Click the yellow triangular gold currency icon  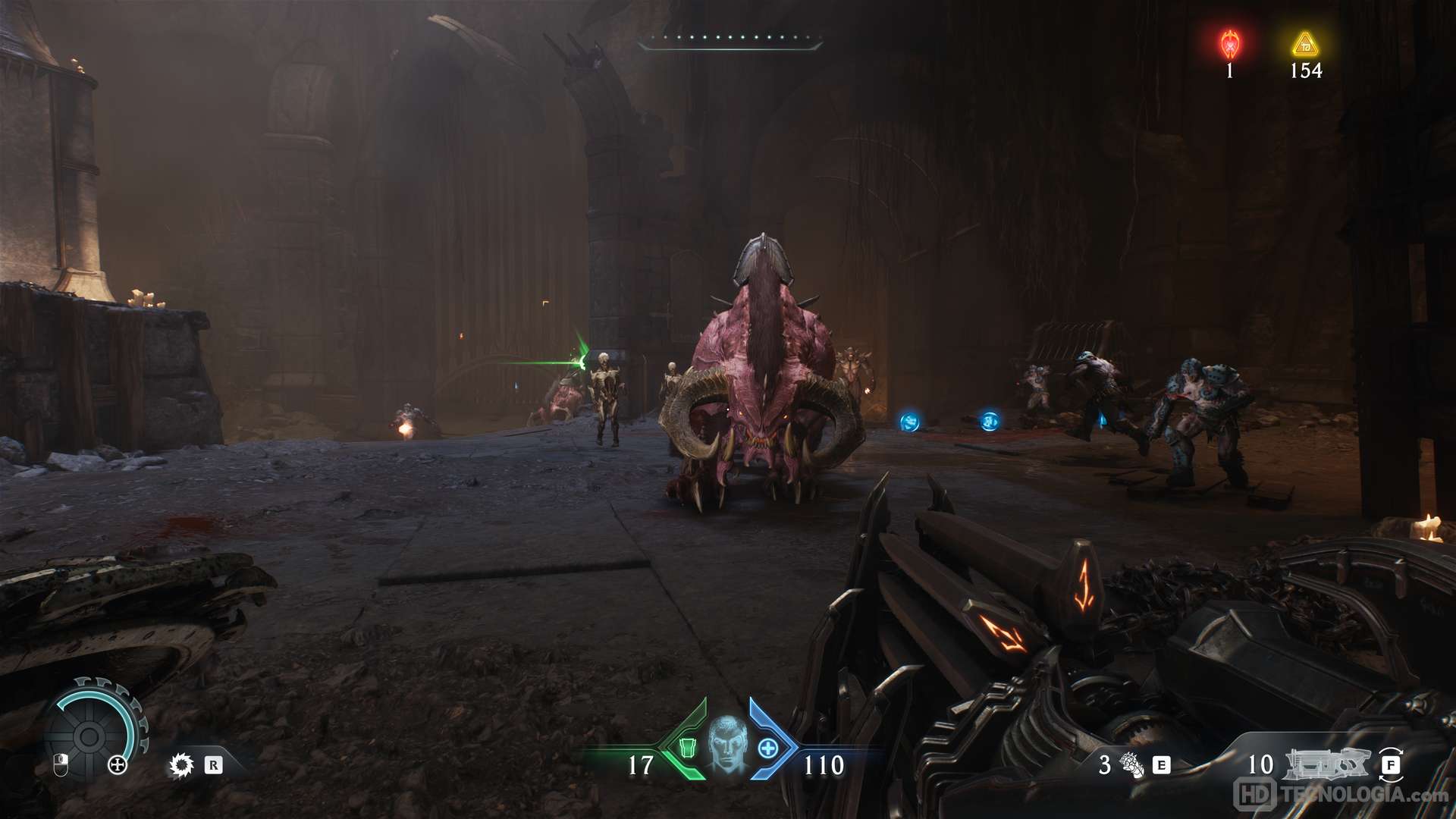pyautogui.click(x=1305, y=45)
